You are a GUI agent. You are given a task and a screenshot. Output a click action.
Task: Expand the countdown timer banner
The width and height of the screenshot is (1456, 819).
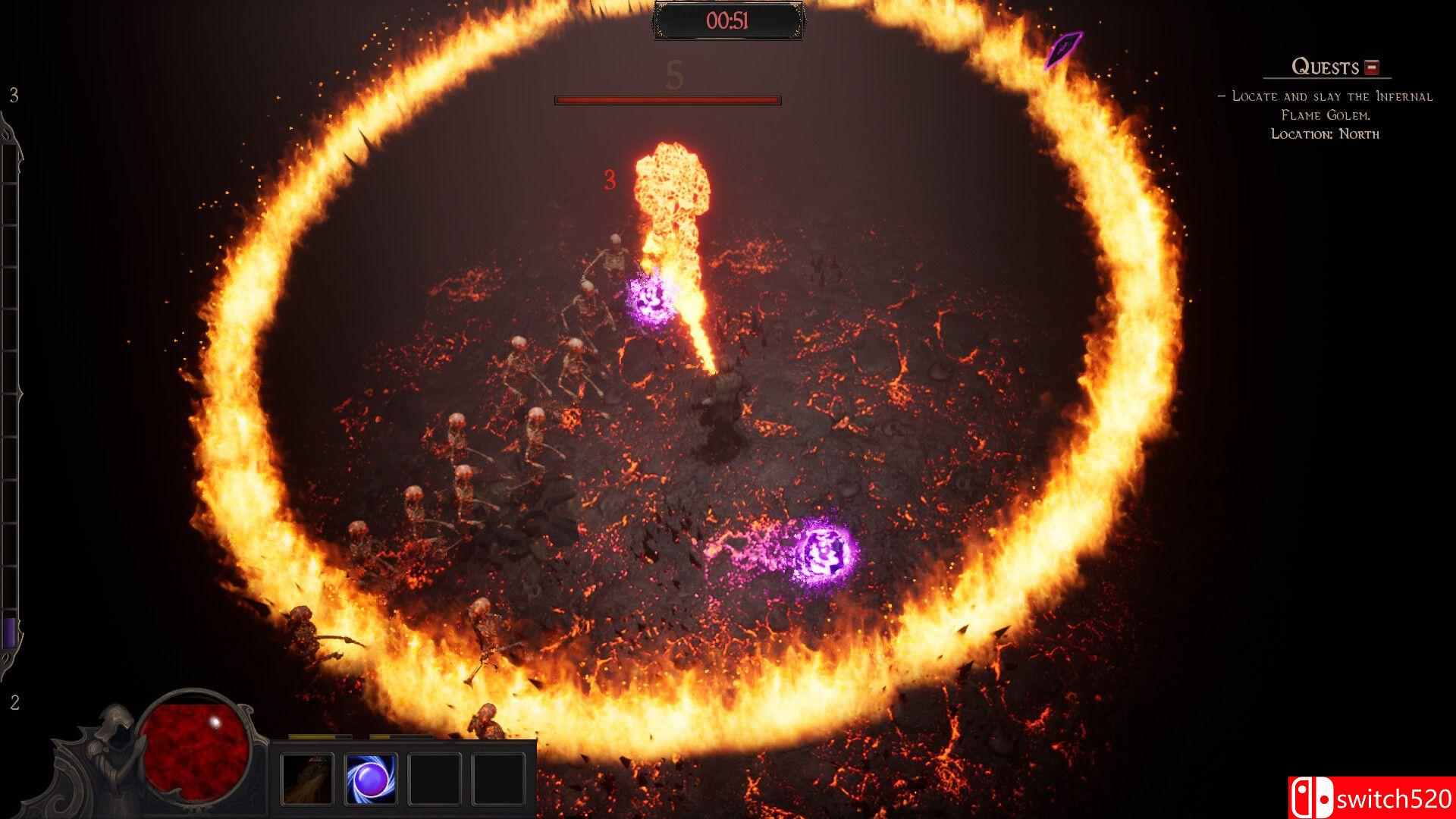click(728, 21)
